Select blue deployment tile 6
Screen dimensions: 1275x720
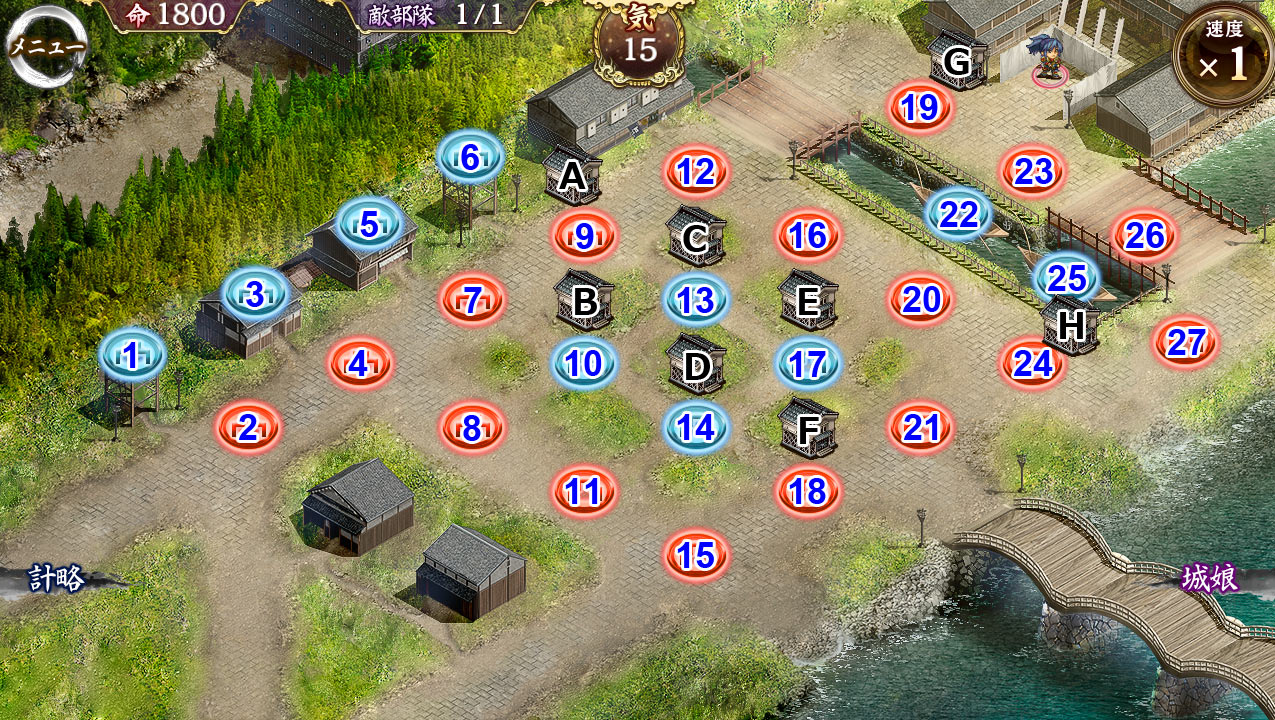click(470, 157)
